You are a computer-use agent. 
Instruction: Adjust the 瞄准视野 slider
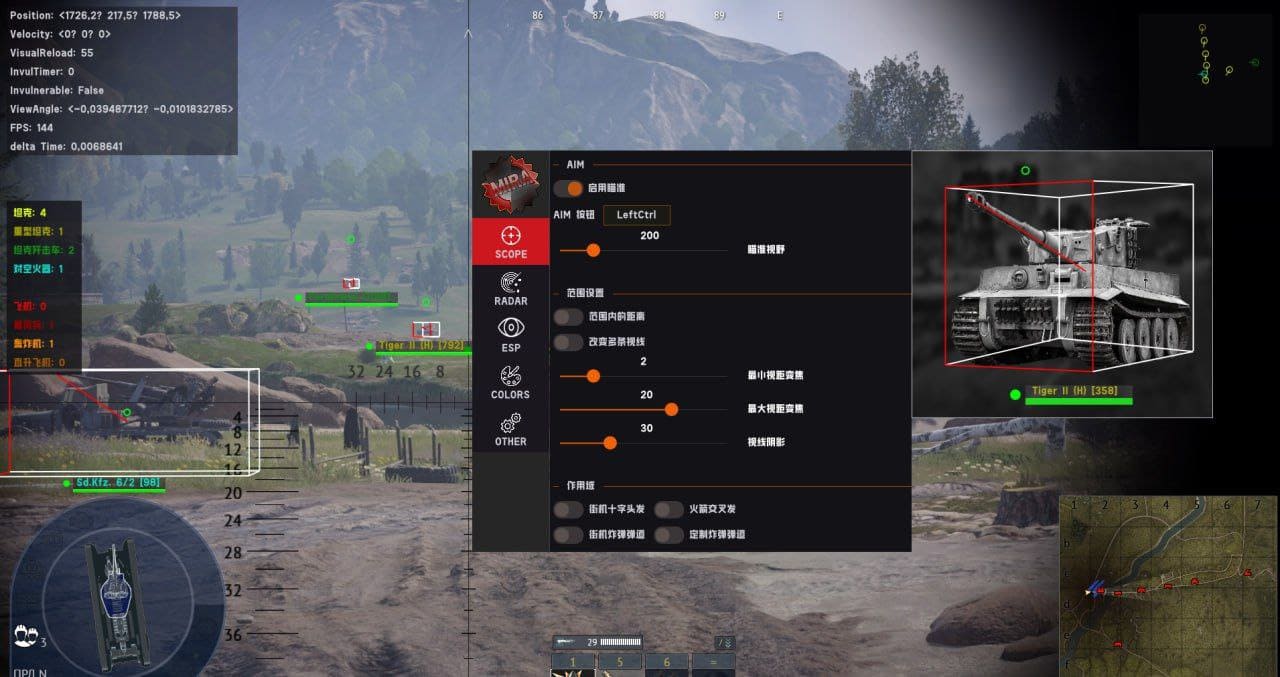(x=593, y=250)
